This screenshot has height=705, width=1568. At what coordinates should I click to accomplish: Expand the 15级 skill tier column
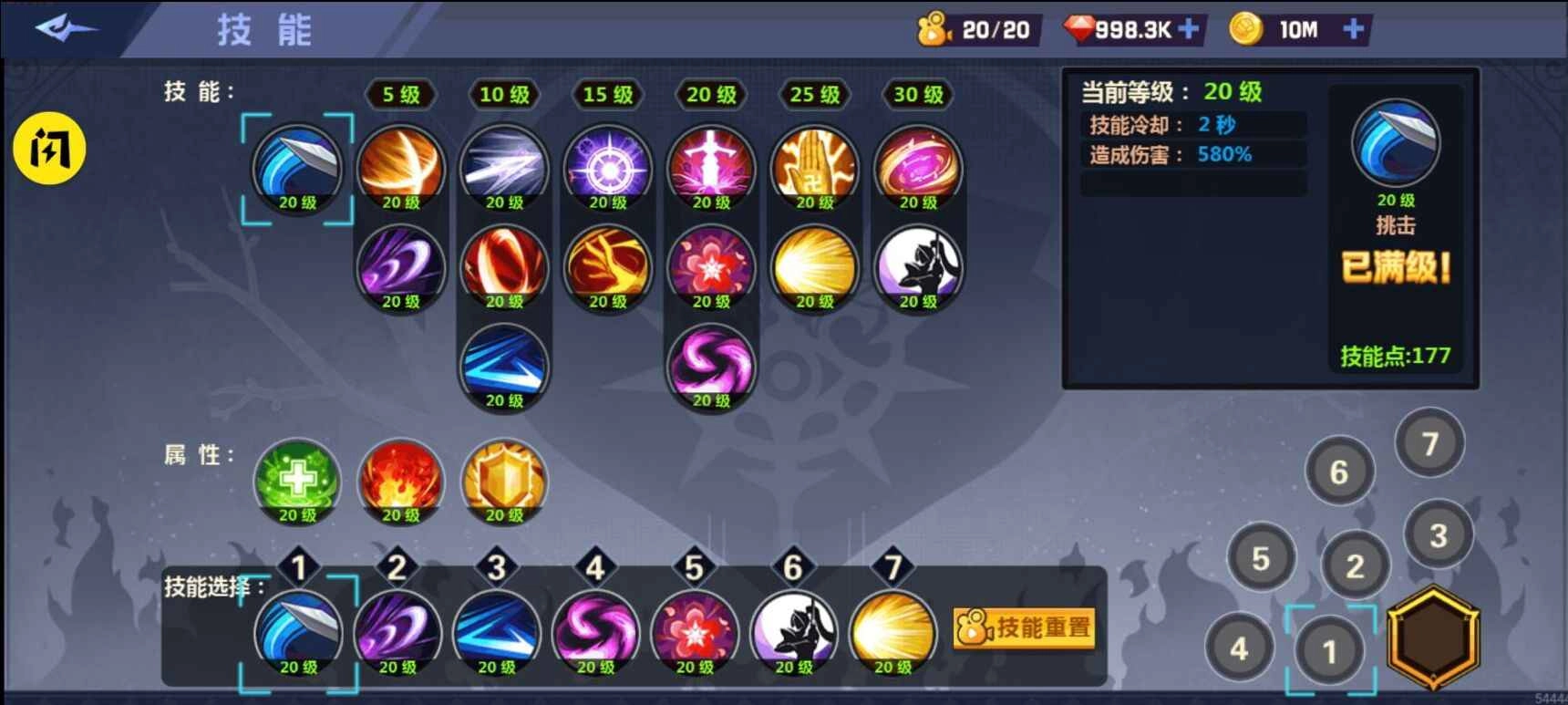607,95
